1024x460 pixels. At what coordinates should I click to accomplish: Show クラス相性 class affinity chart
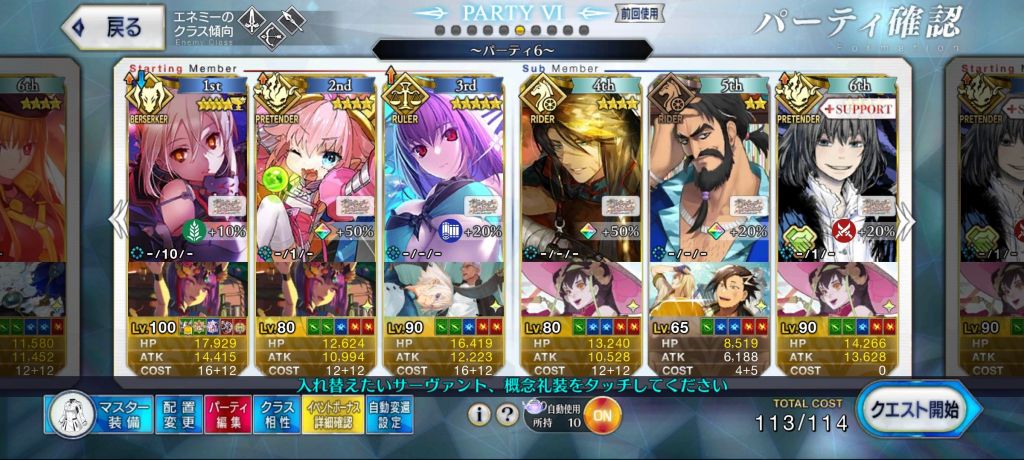coord(277,415)
